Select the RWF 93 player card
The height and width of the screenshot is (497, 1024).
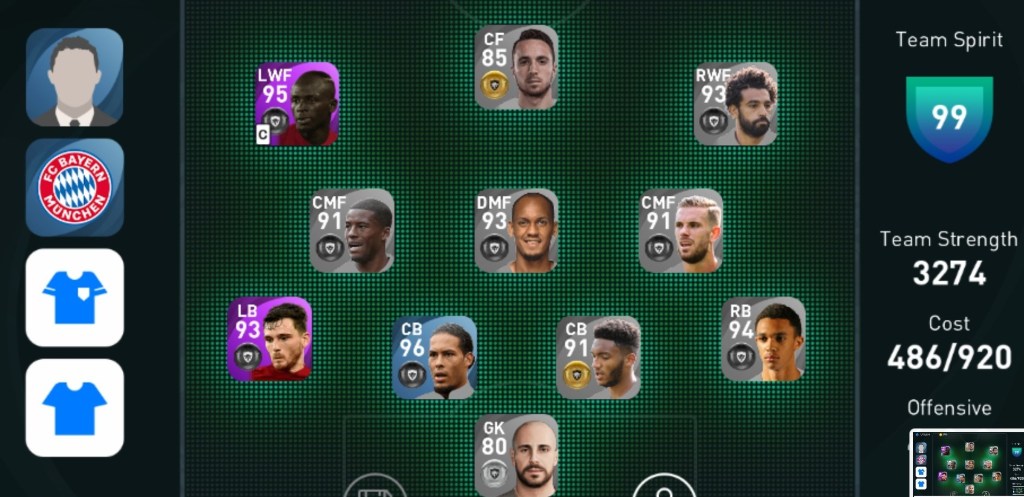pyautogui.click(x=736, y=104)
